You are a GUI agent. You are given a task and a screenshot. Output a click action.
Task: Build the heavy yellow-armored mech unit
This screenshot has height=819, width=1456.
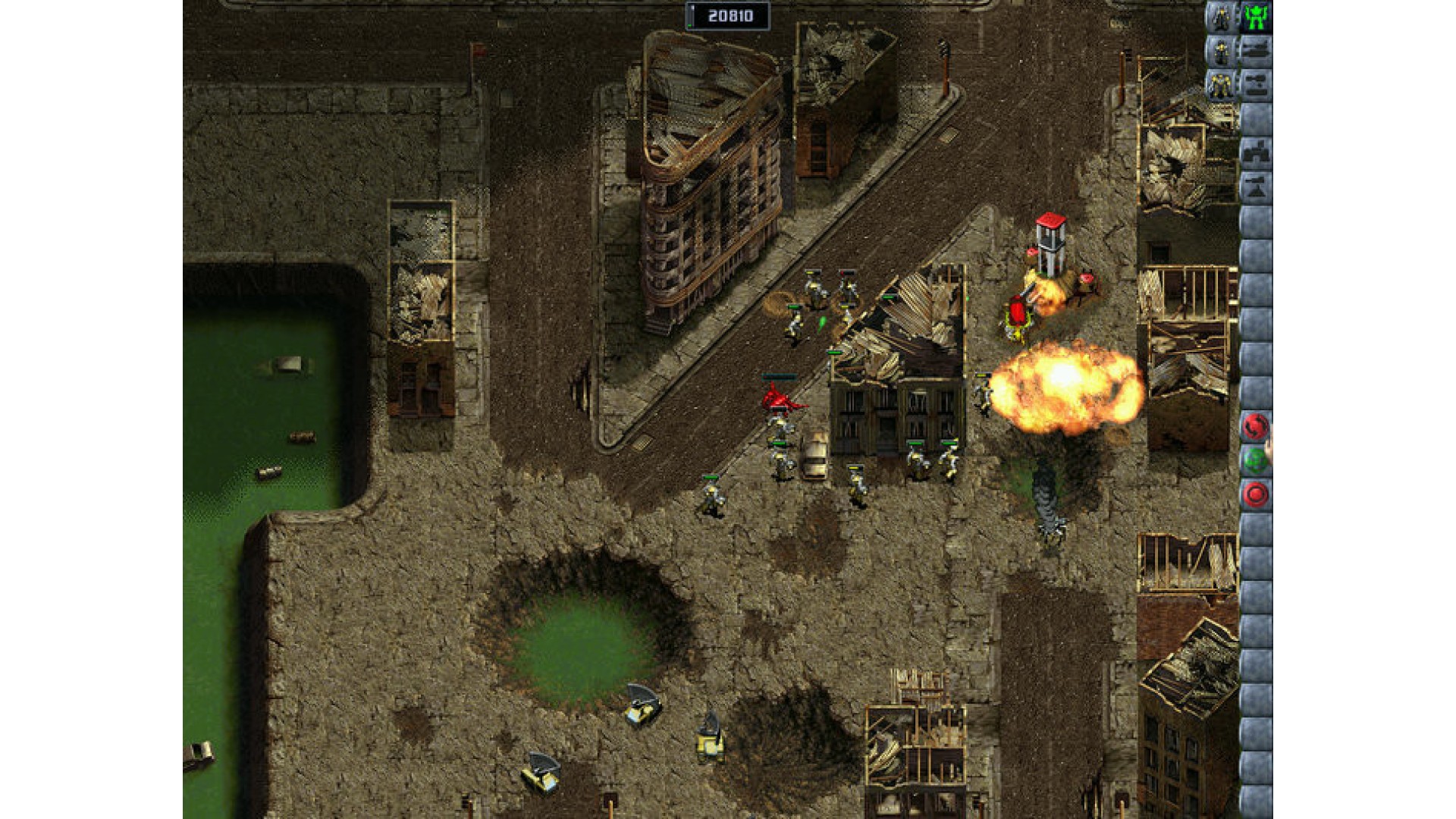(x=1221, y=84)
